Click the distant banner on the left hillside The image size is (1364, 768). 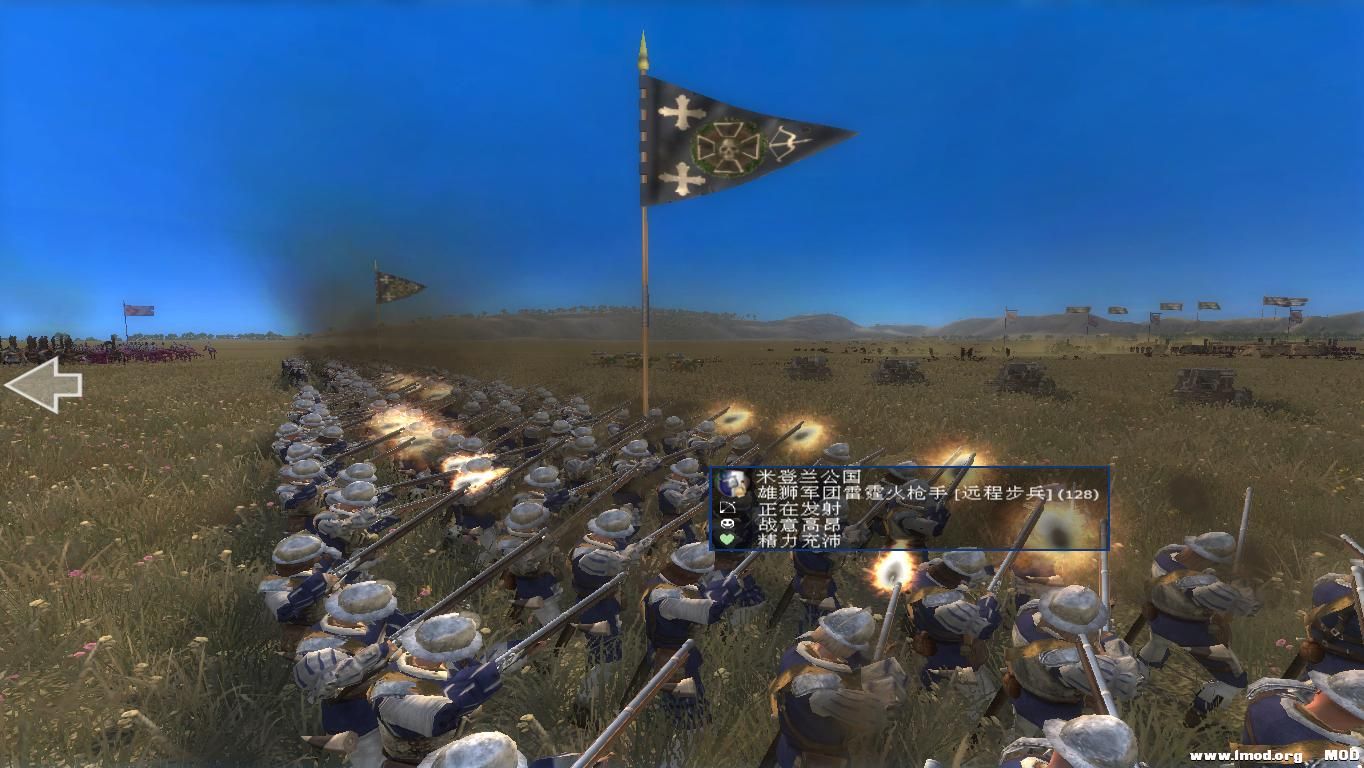click(x=137, y=309)
